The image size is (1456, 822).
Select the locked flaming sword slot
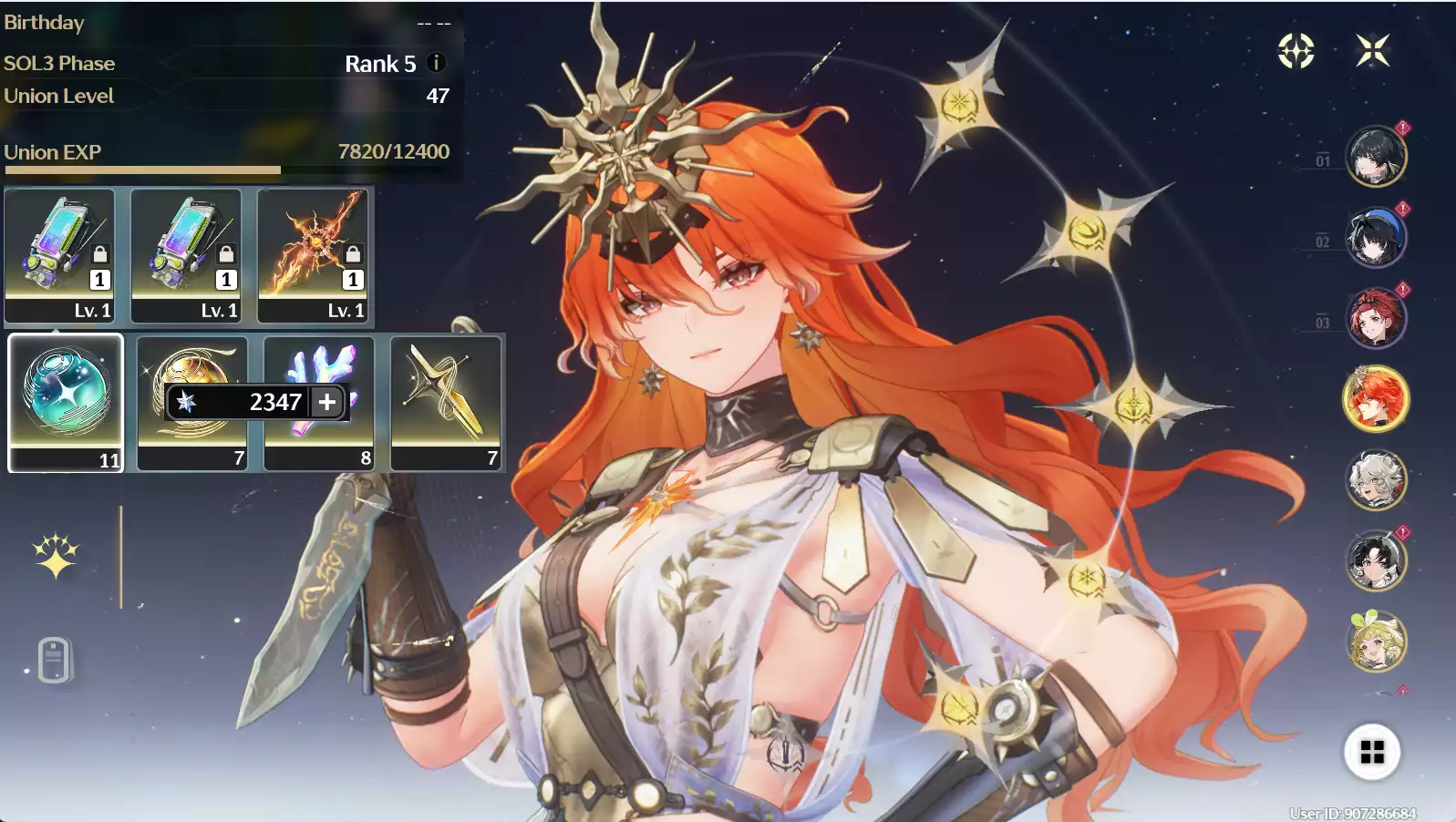[313, 255]
